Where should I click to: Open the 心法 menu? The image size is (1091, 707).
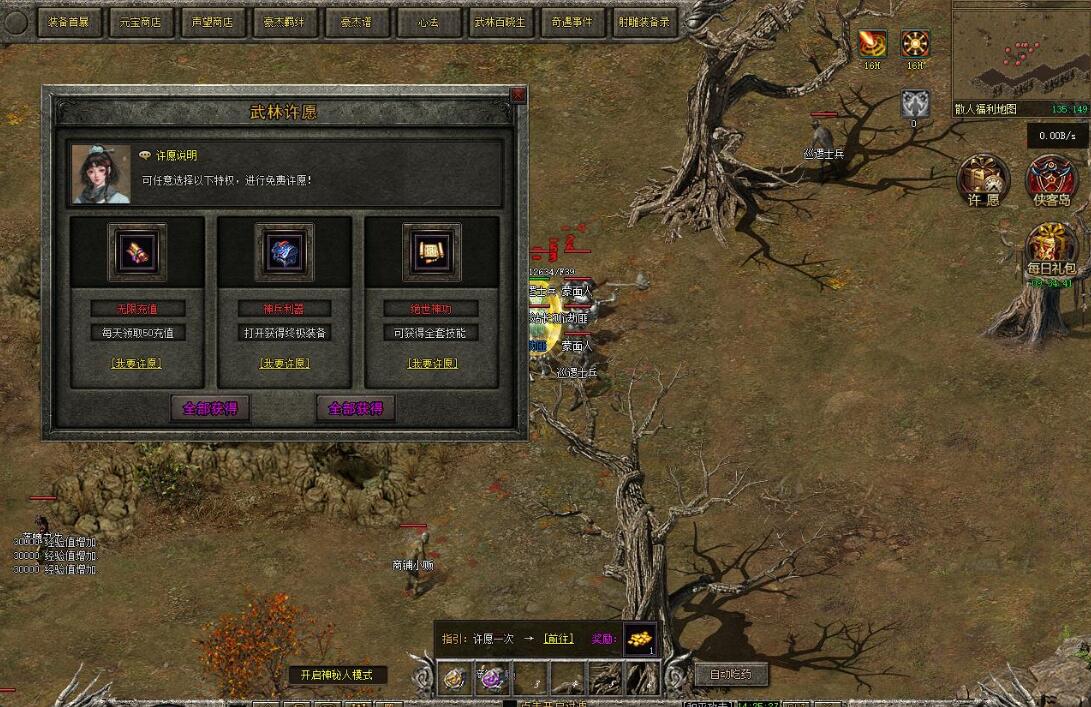pyautogui.click(x=428, y=22)
